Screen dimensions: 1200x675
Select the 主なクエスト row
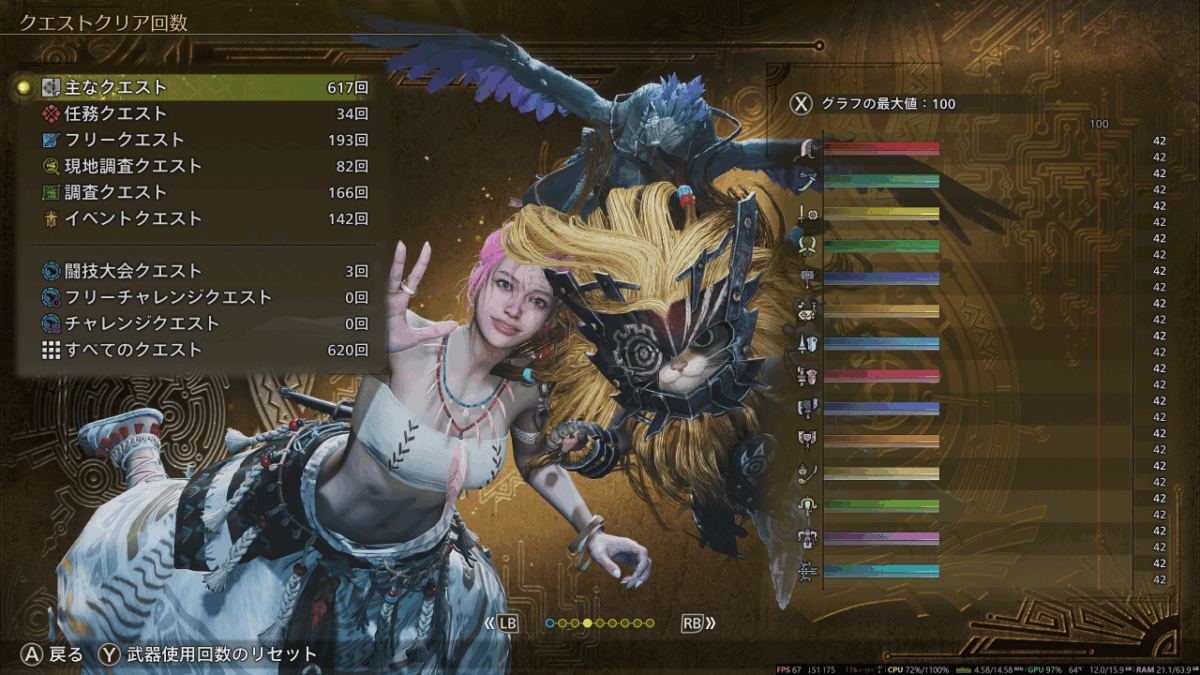pyautogui.click(x=200, y=88)
